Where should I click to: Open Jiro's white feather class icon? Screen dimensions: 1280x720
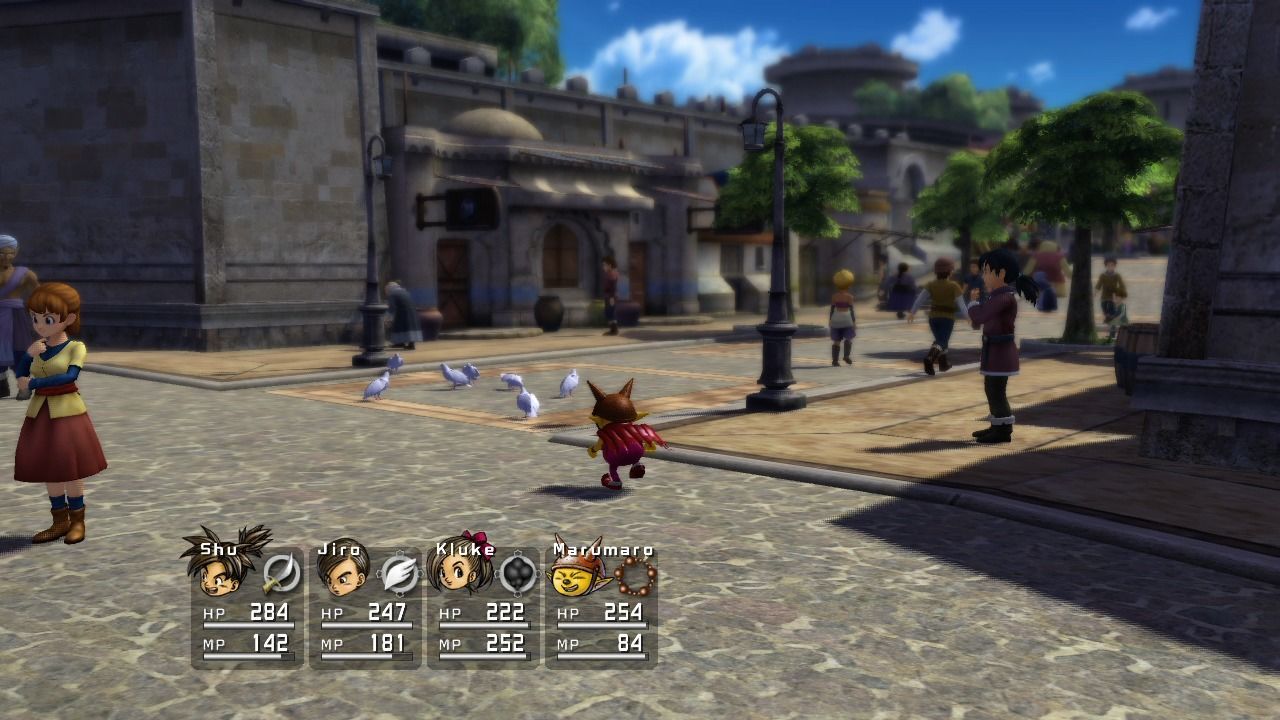click(x=399, y=574)
